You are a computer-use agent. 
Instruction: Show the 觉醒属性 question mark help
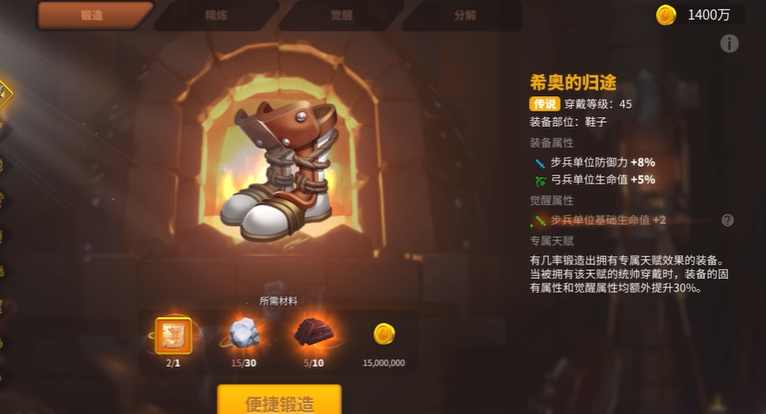pyautogui.click(x=727, y=220)
